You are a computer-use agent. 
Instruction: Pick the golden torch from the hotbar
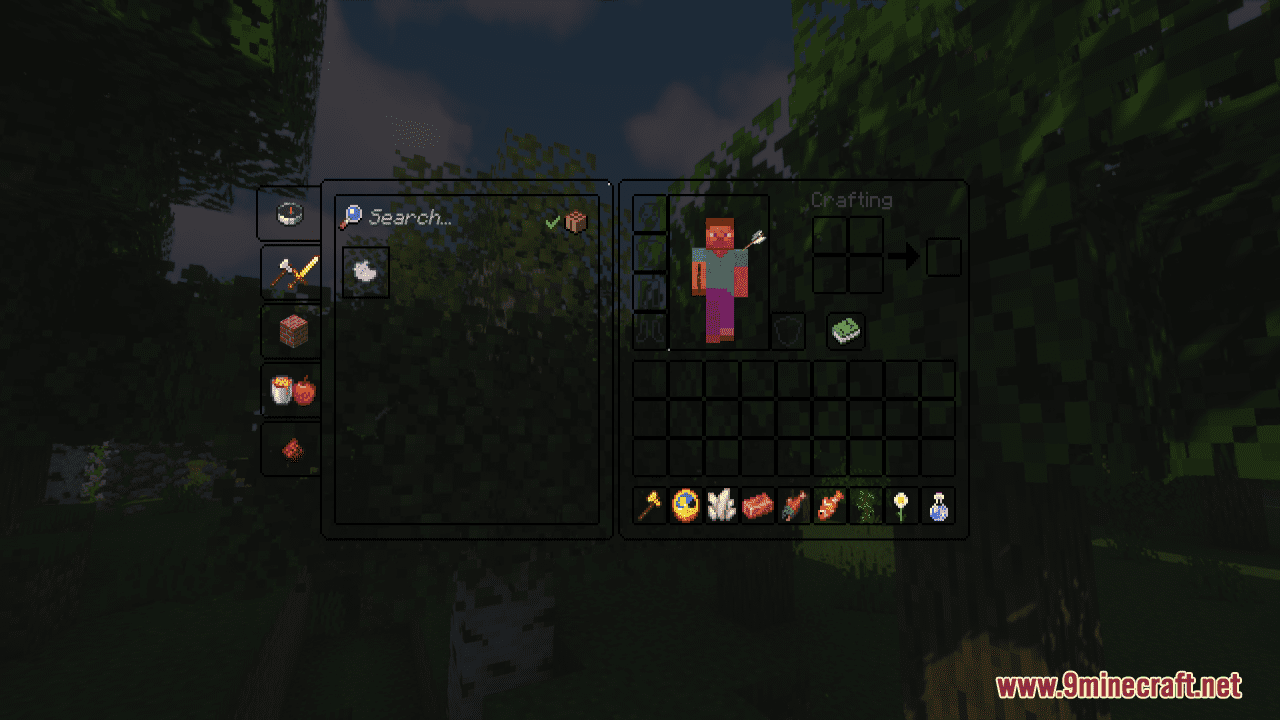pyautogui.click(x=648, y=507)
